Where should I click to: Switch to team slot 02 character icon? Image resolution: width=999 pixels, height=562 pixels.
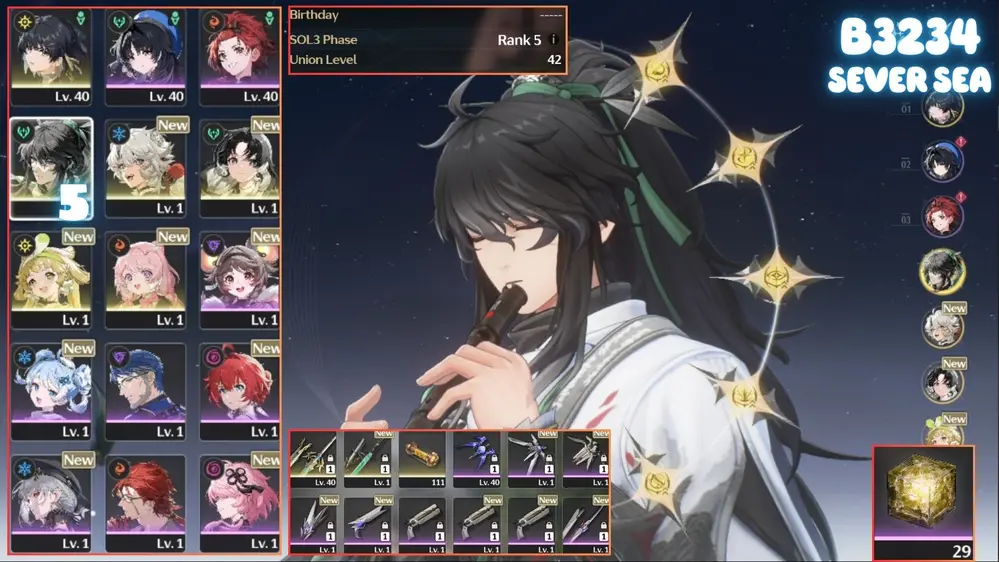click(942, 163)
